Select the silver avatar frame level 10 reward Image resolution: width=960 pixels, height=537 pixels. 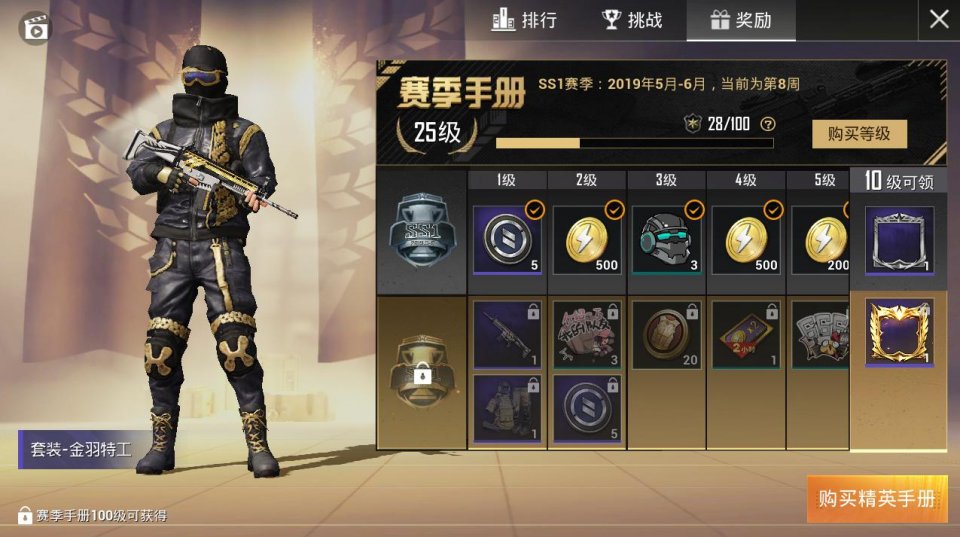point(899,240)
